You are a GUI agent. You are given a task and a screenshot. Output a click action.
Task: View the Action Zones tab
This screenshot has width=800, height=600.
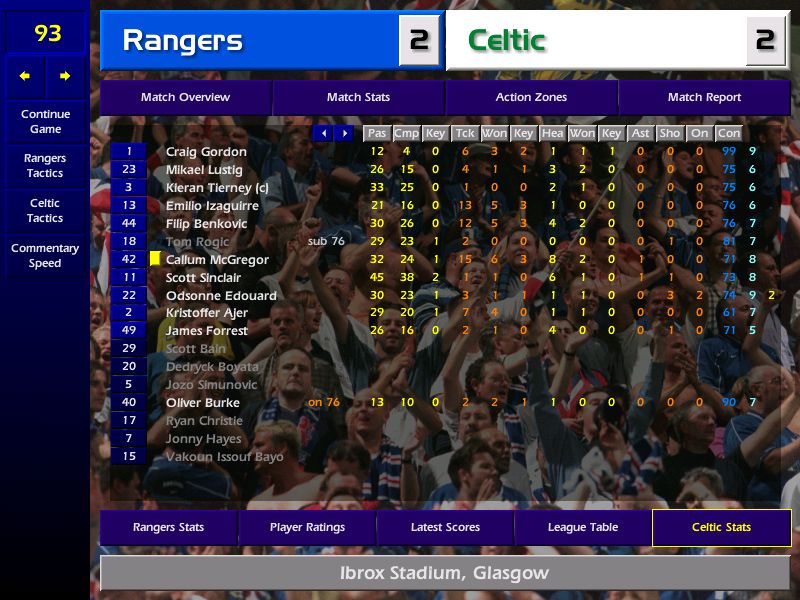coord(531,97)
